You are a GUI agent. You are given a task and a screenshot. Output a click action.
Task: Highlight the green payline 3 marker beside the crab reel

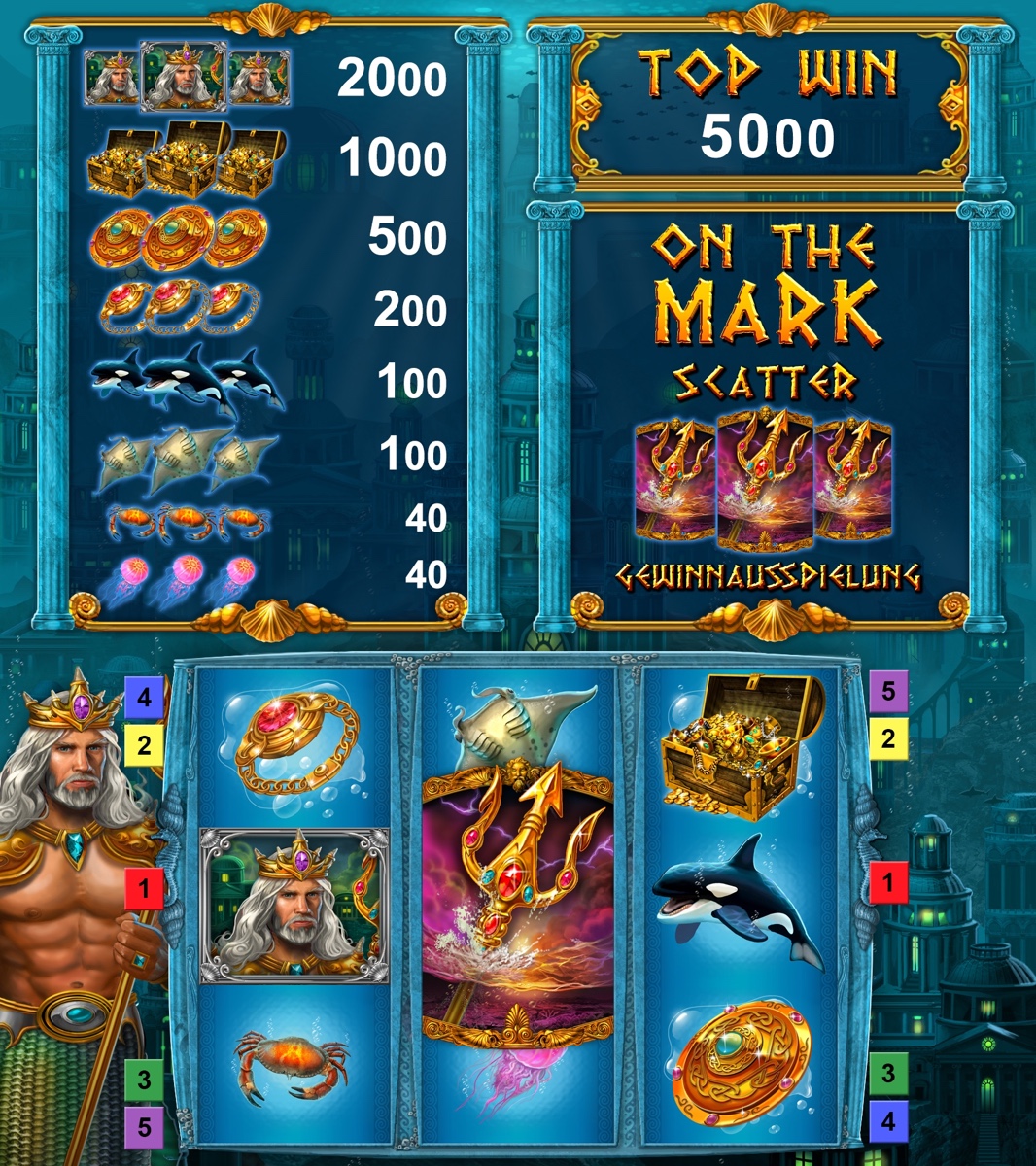pos(144,1079)
